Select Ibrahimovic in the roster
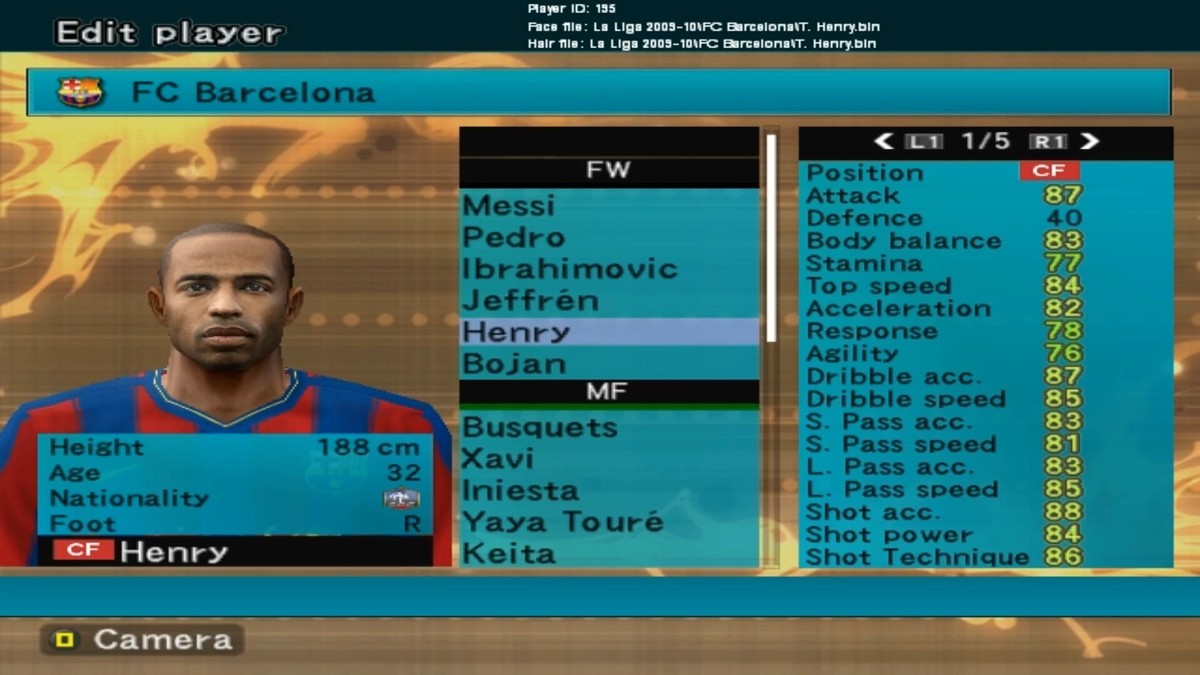 click(608, 269)
